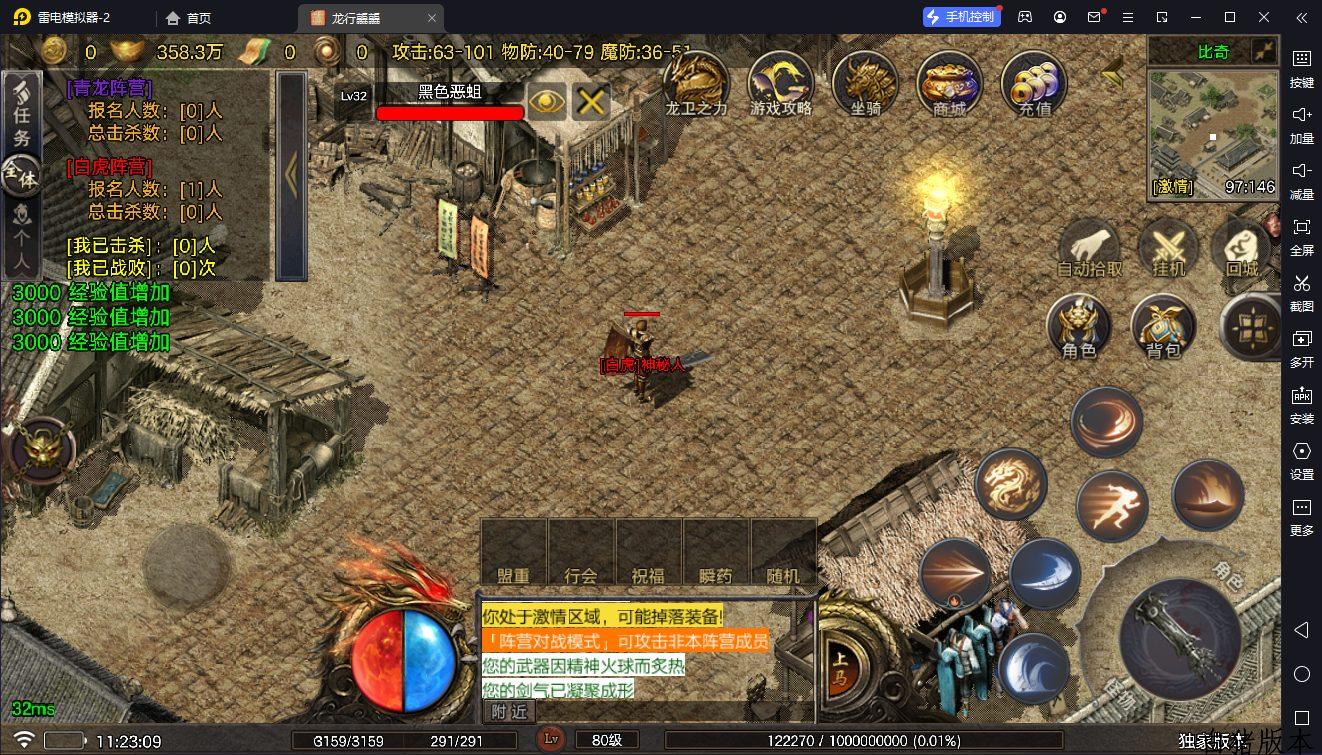
Task: Close the 黑色恶蛆 target frame
Action: click(591, 101)
